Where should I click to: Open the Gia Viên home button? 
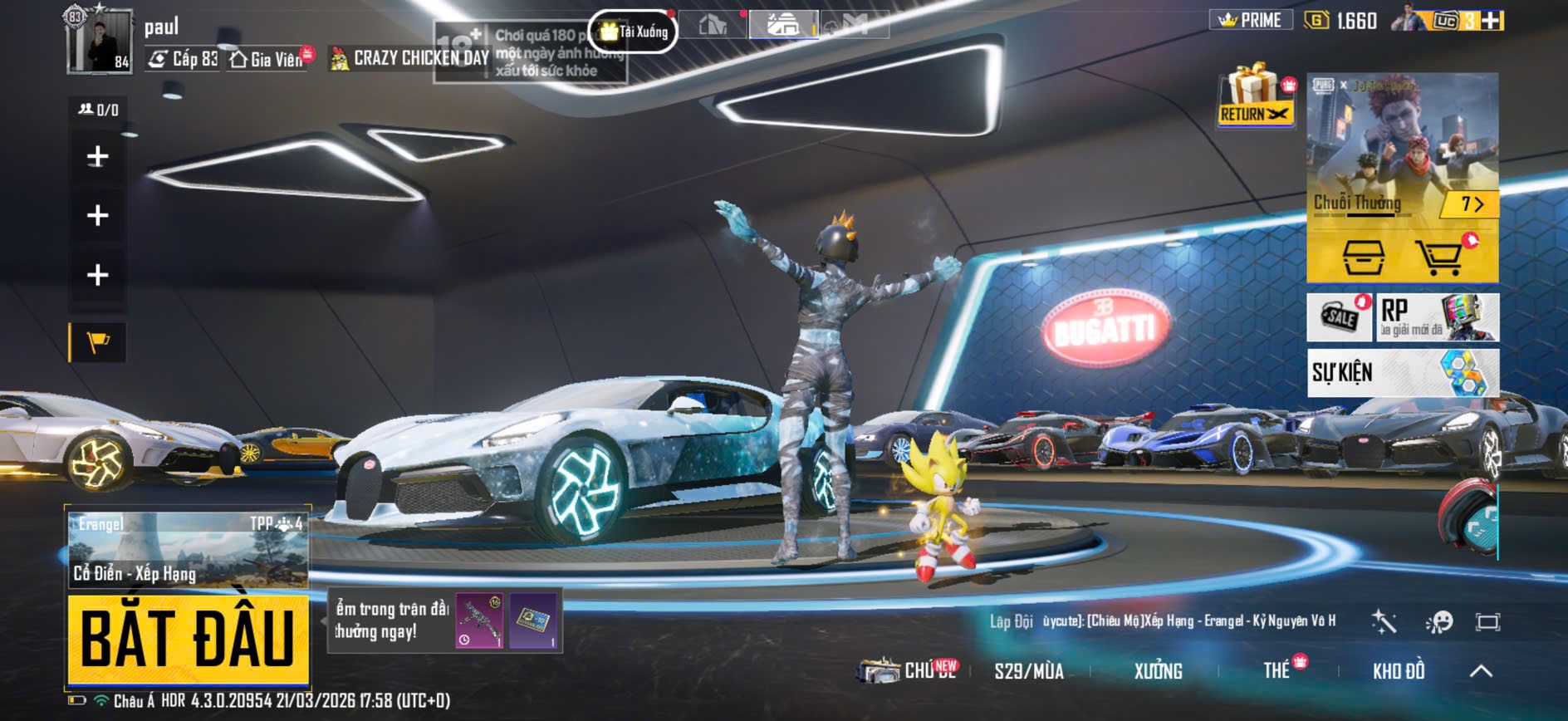(267, 59)
